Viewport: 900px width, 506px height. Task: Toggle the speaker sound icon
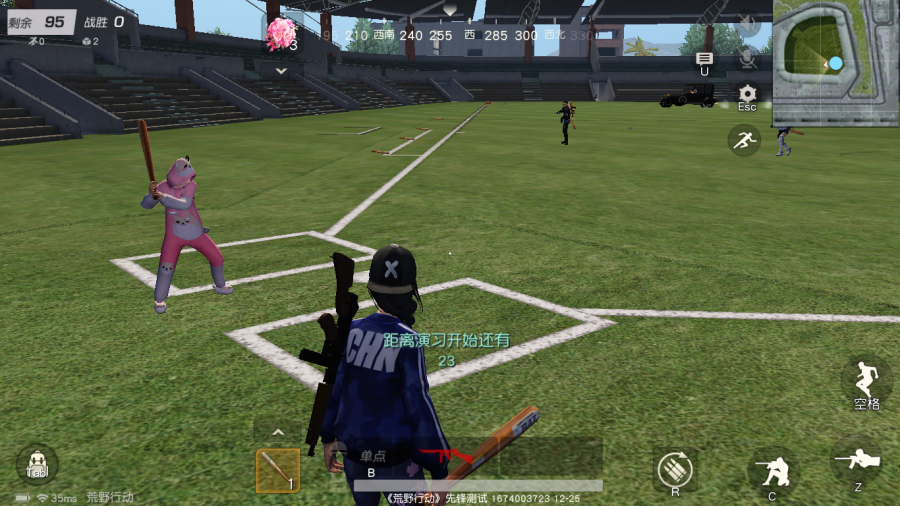[747, 22]
